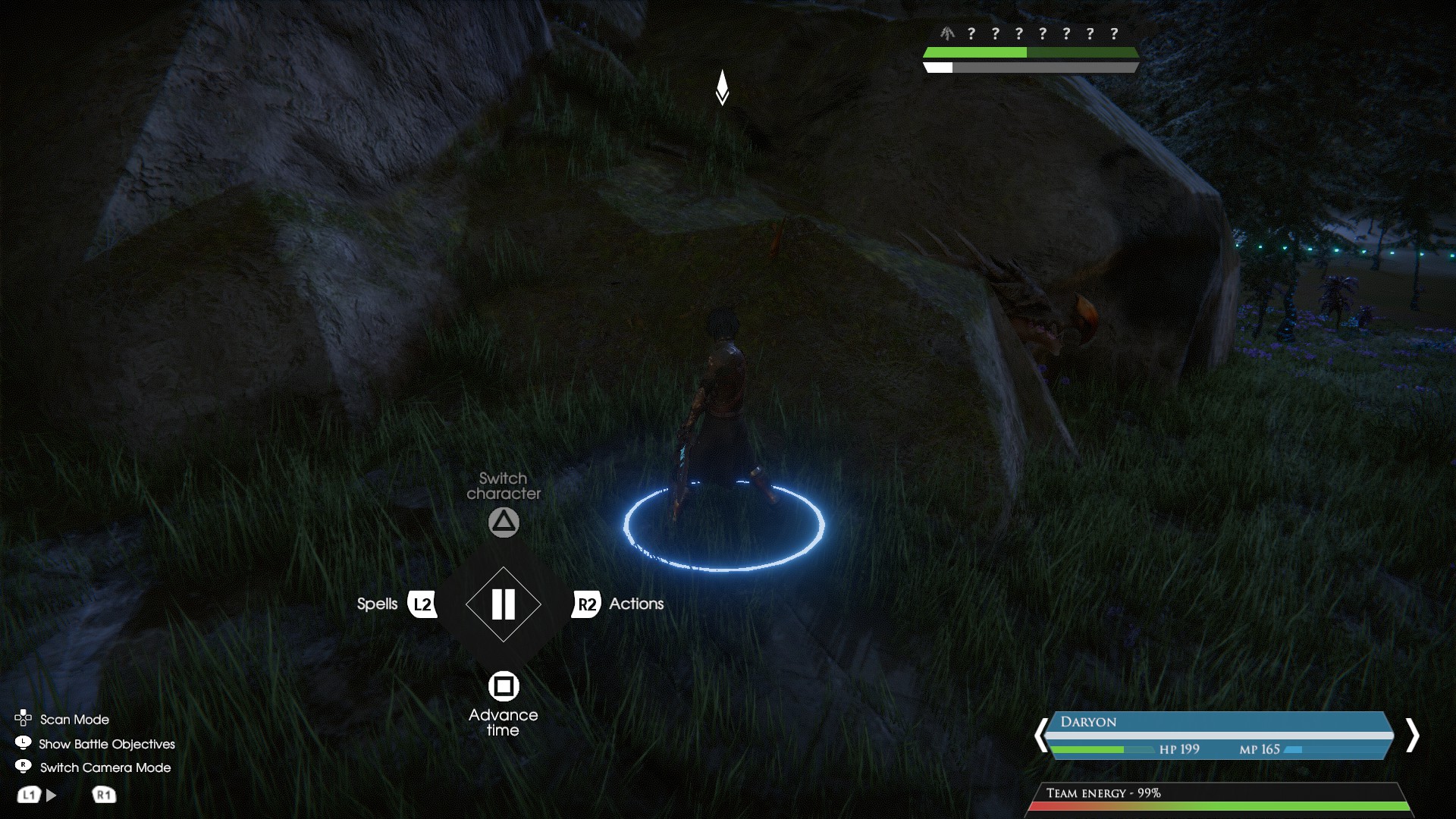
Task: Select the Advance time option
Action: tap(504, 686)
